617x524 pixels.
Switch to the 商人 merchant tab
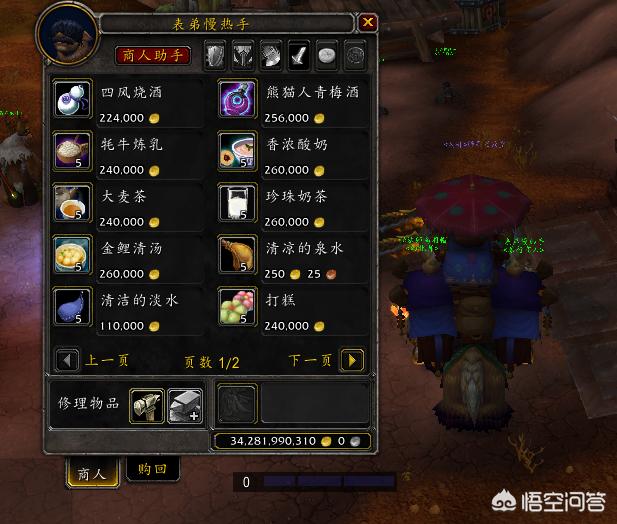click(92, 472)
